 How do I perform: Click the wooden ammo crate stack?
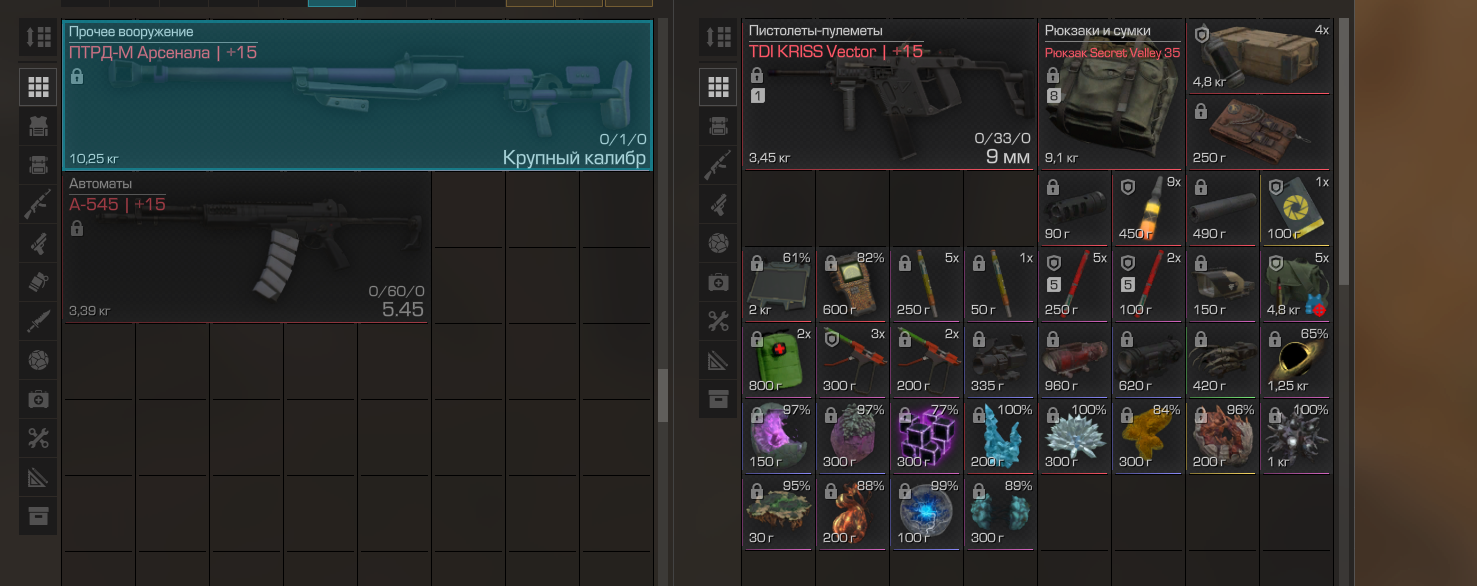(x=1259, y=56)
